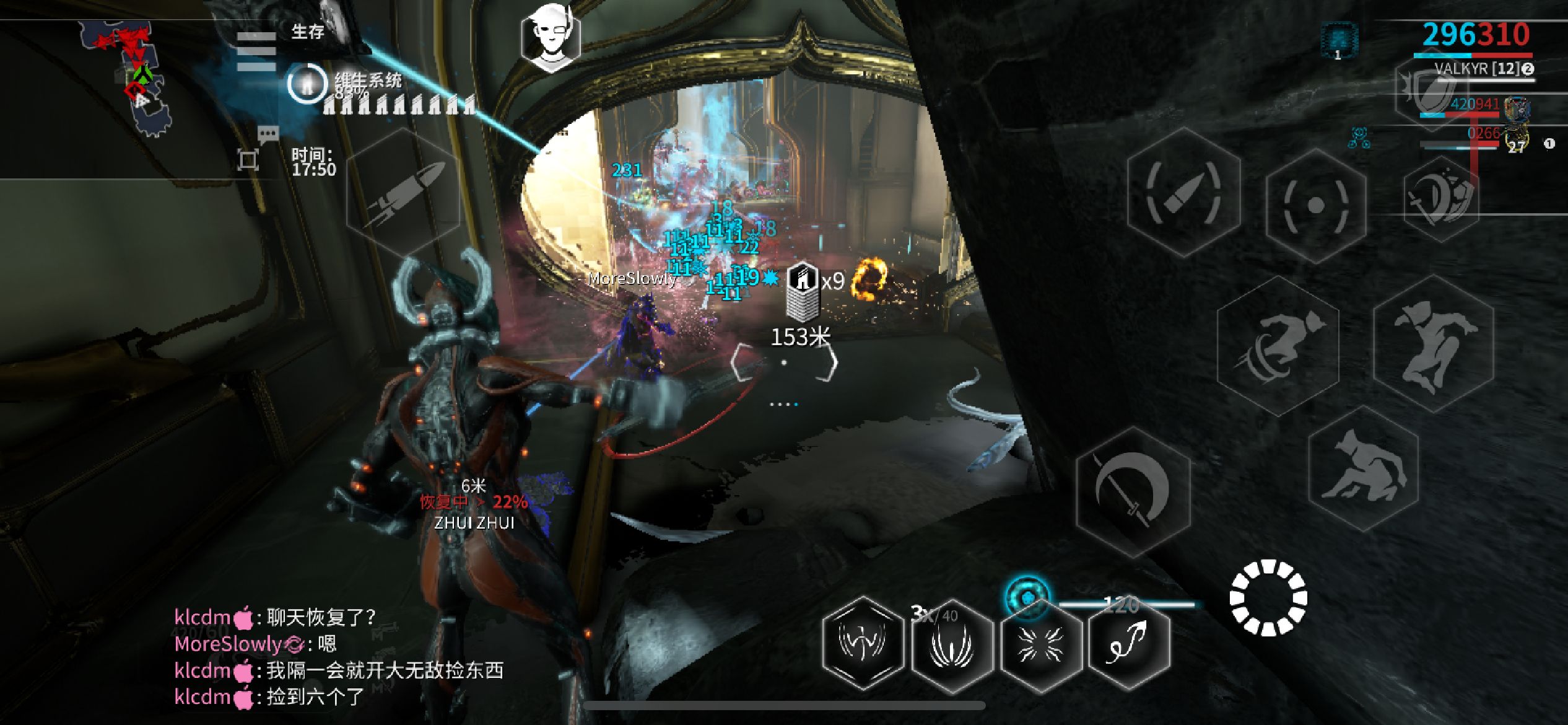Tap the white segmented ring button
The width and height of the screenshot is (1568, 725).
pos(1268,598)
